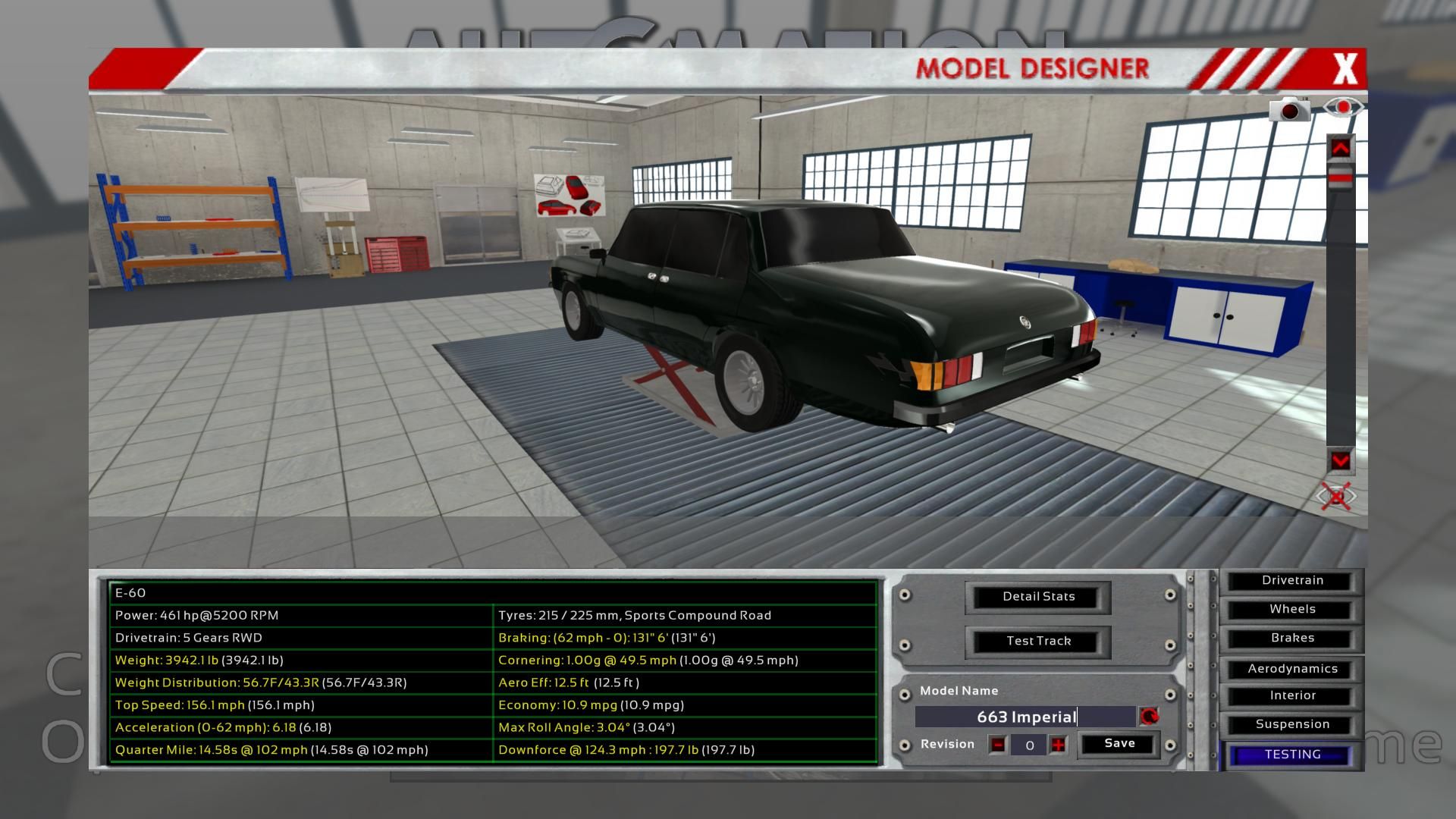Go to the Brakes tab
Viewport: 1456px width, 819px height.
[x=1292, y=639]
